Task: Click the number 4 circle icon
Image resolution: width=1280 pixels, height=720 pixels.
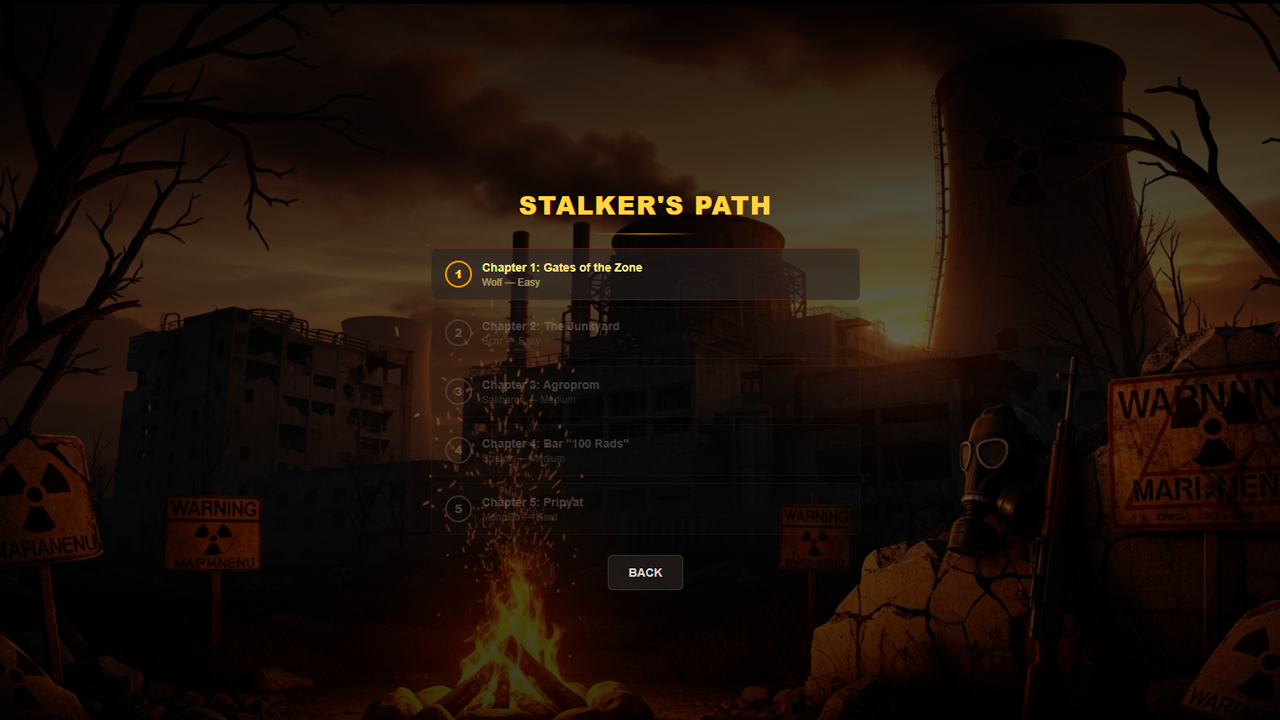Action: pos(458,451)
